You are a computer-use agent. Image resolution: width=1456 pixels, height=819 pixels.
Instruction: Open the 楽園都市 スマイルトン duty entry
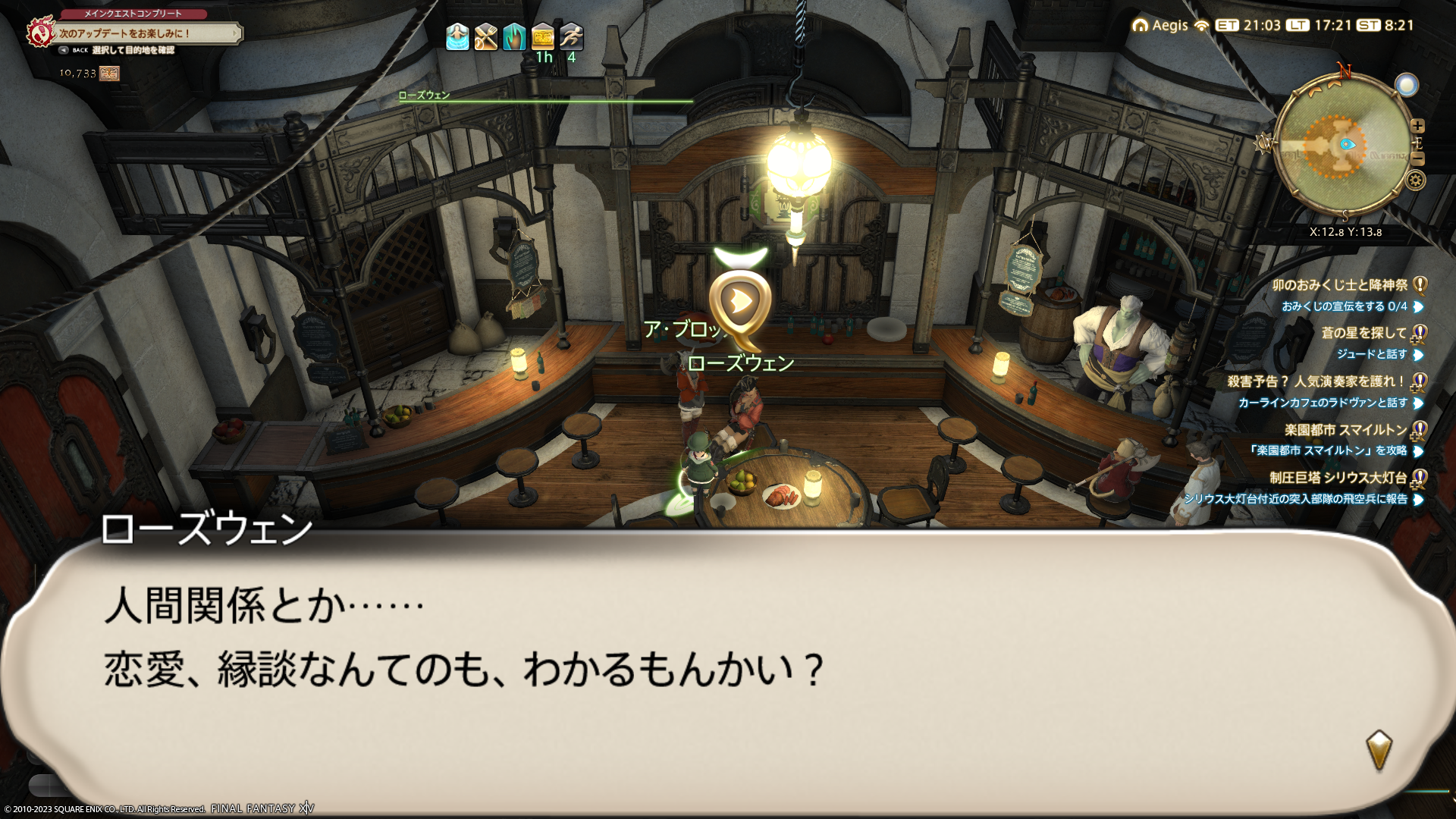coord(1345,430)
